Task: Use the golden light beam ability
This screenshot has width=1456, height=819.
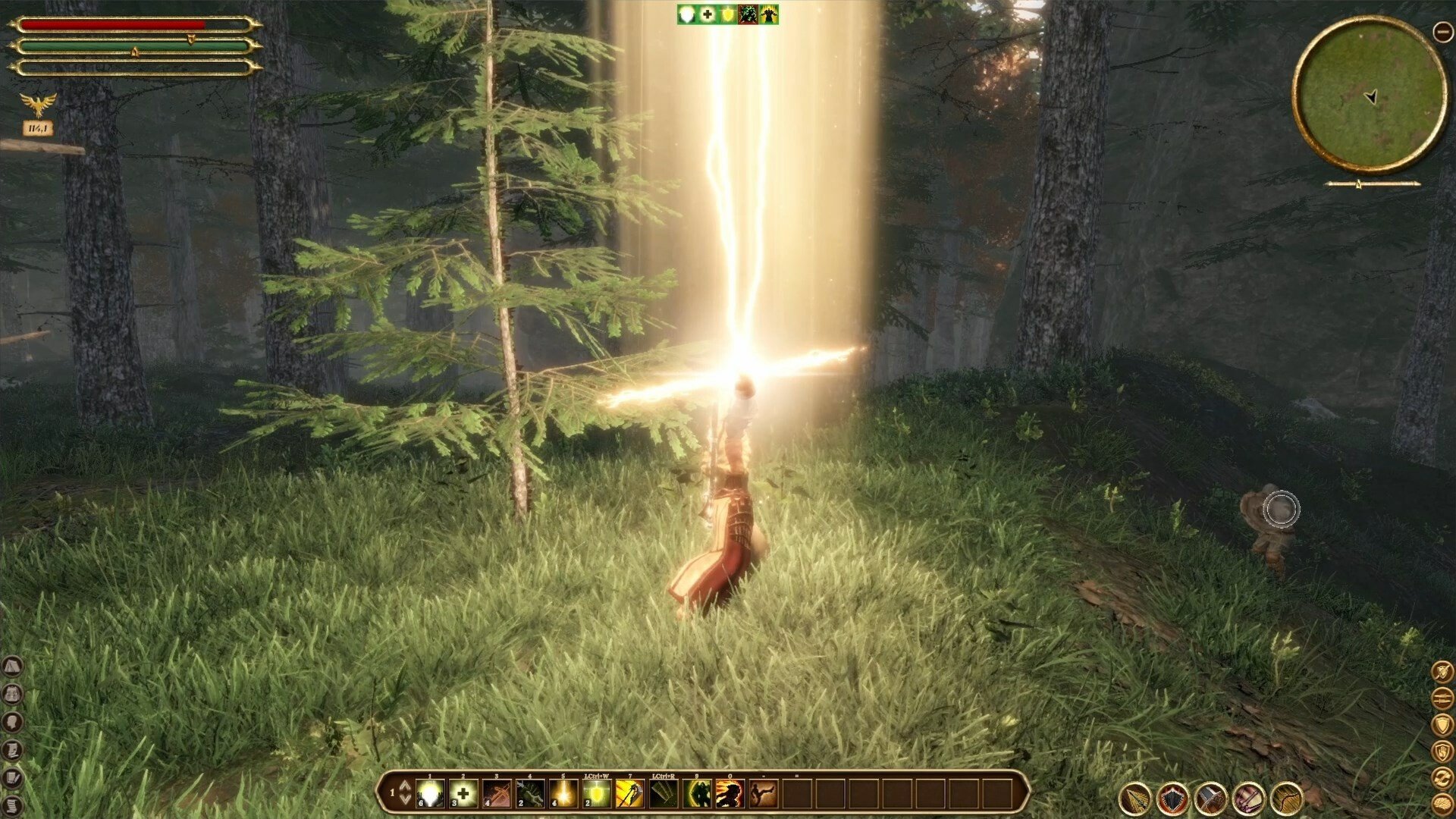Action: [563, 794]
